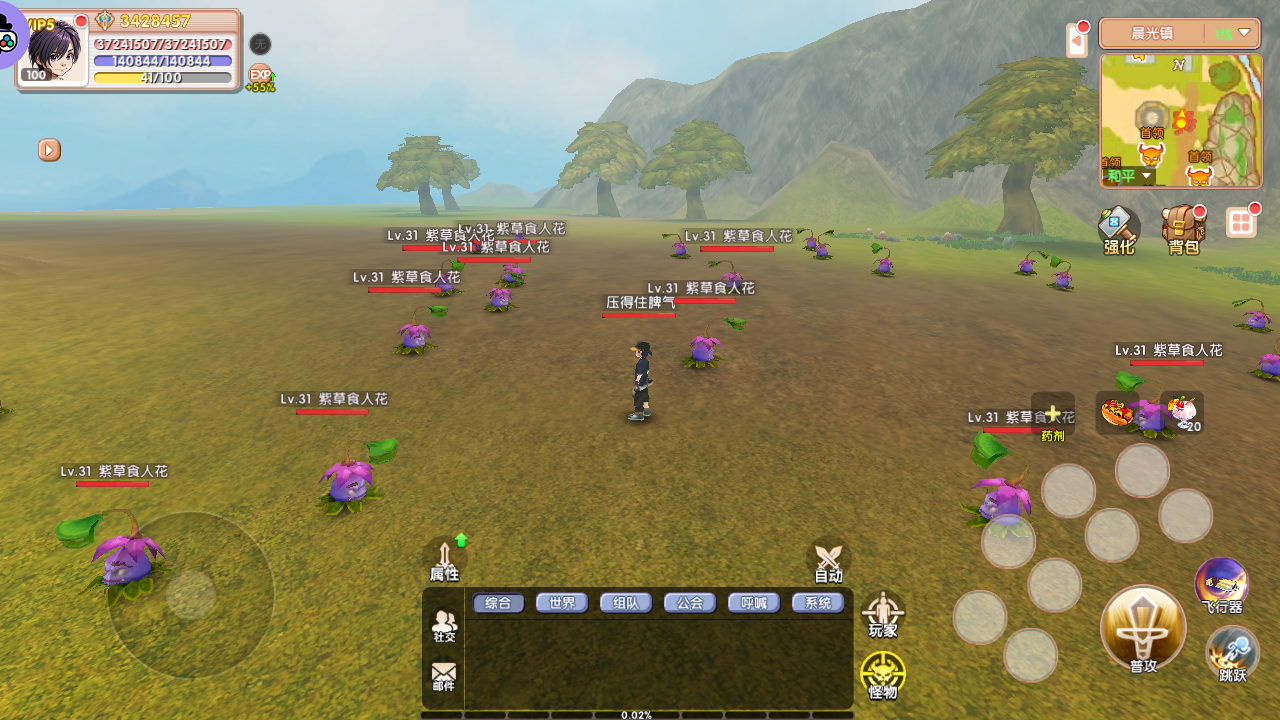Select the 系统 system chat tab
Image resolution: width=1280 pixels, height=720 pixels.
818,603
